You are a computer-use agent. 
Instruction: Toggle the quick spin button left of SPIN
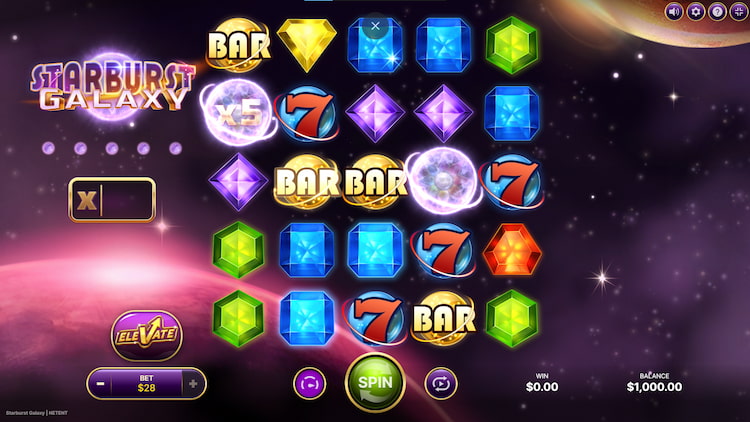309,382
